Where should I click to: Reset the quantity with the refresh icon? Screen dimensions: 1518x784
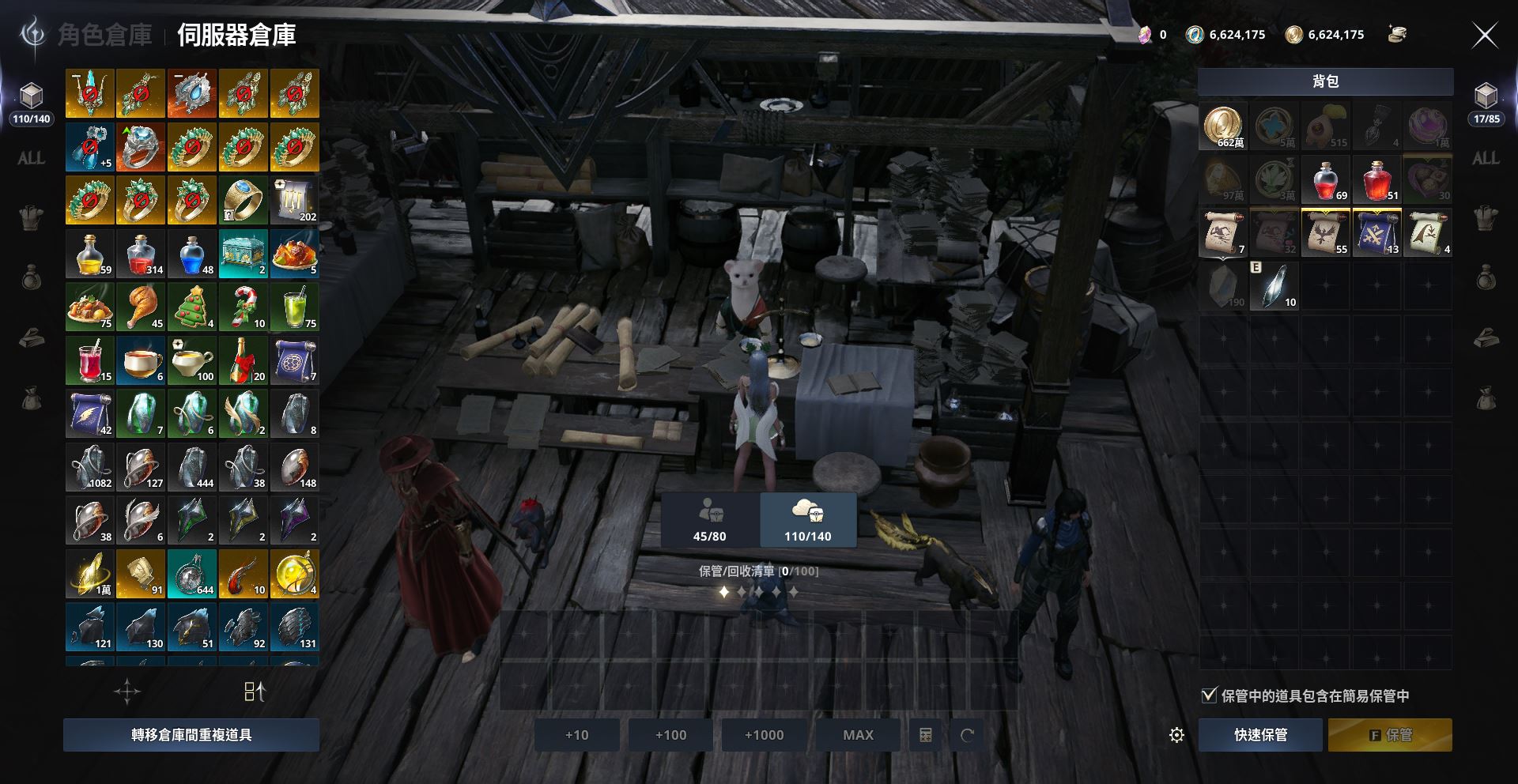[967, 736]
